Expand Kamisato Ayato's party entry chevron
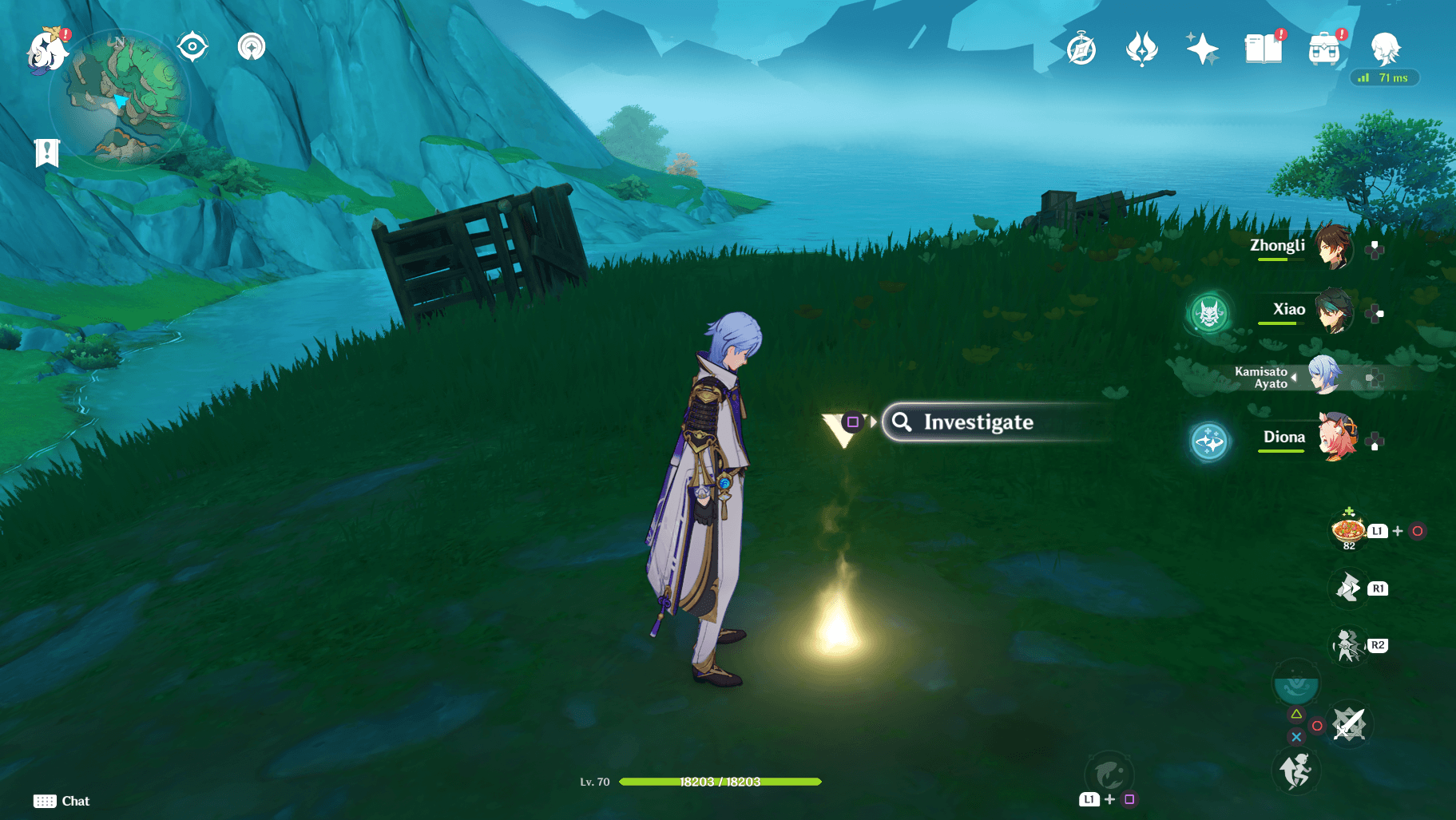The height and width of the screenshot is (820, 1456). 1294,377
